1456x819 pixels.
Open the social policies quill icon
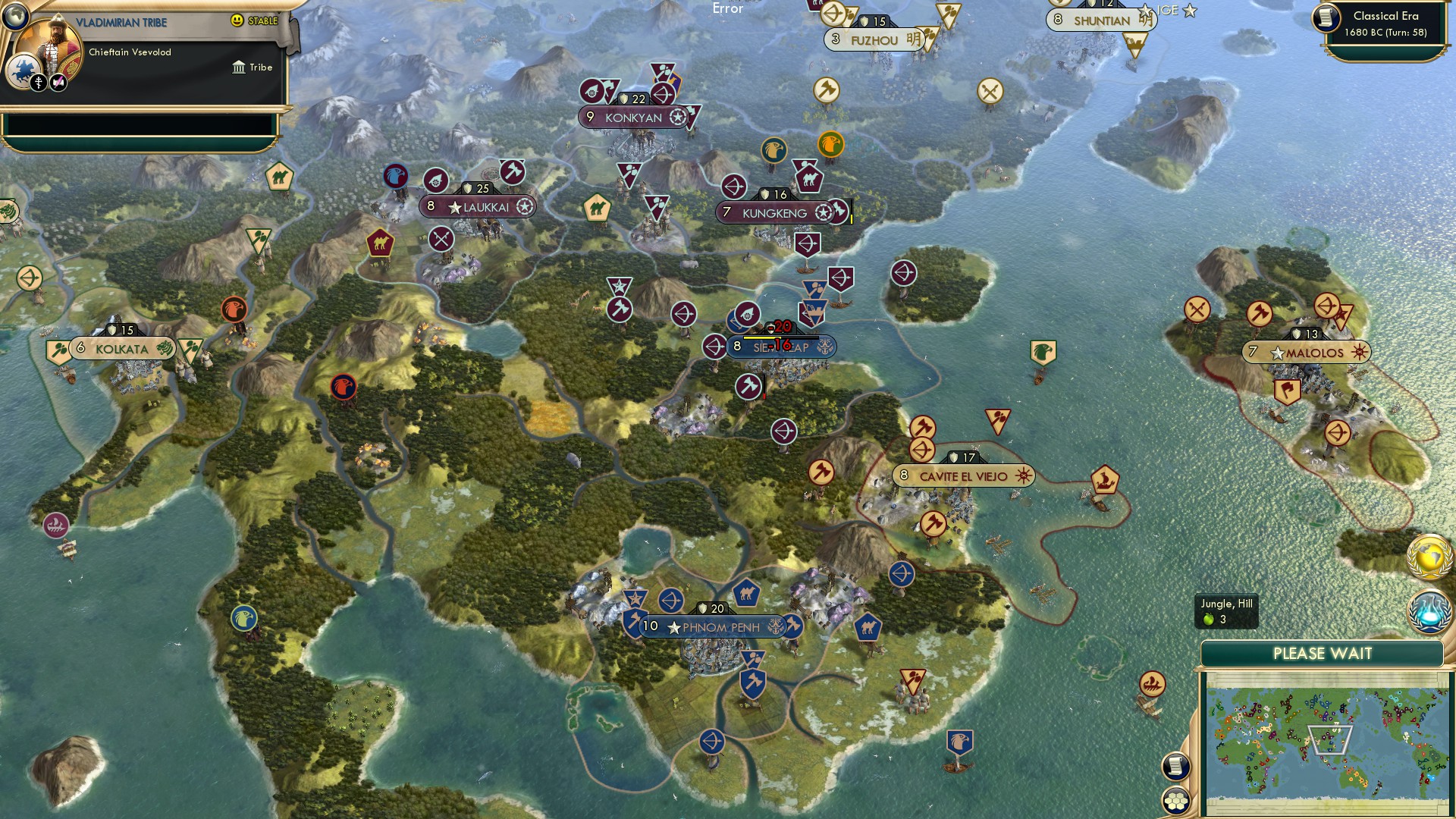tap(58, 82)
